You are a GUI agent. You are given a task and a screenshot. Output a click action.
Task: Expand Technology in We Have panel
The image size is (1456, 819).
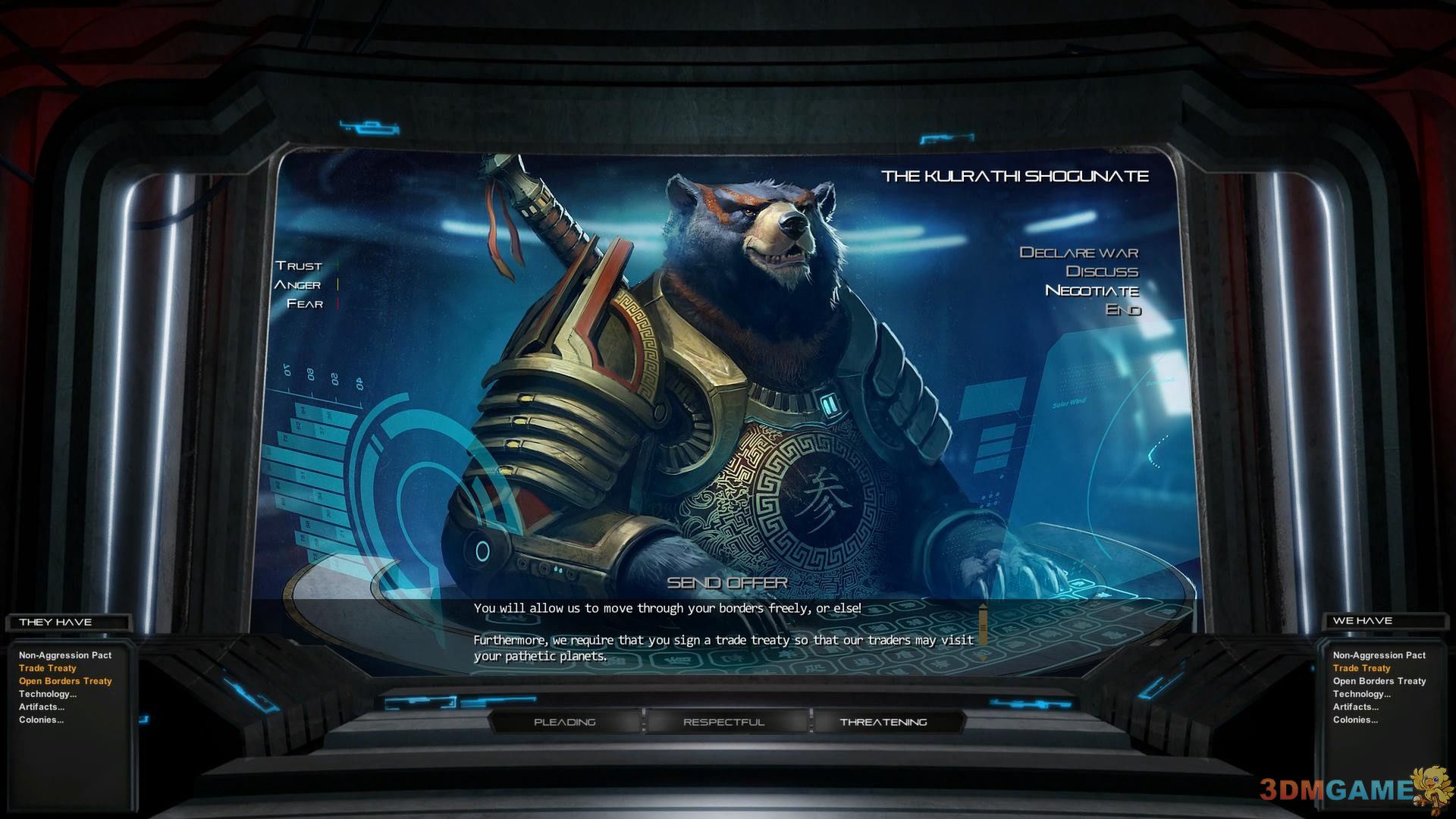[x=1362, y=694]
